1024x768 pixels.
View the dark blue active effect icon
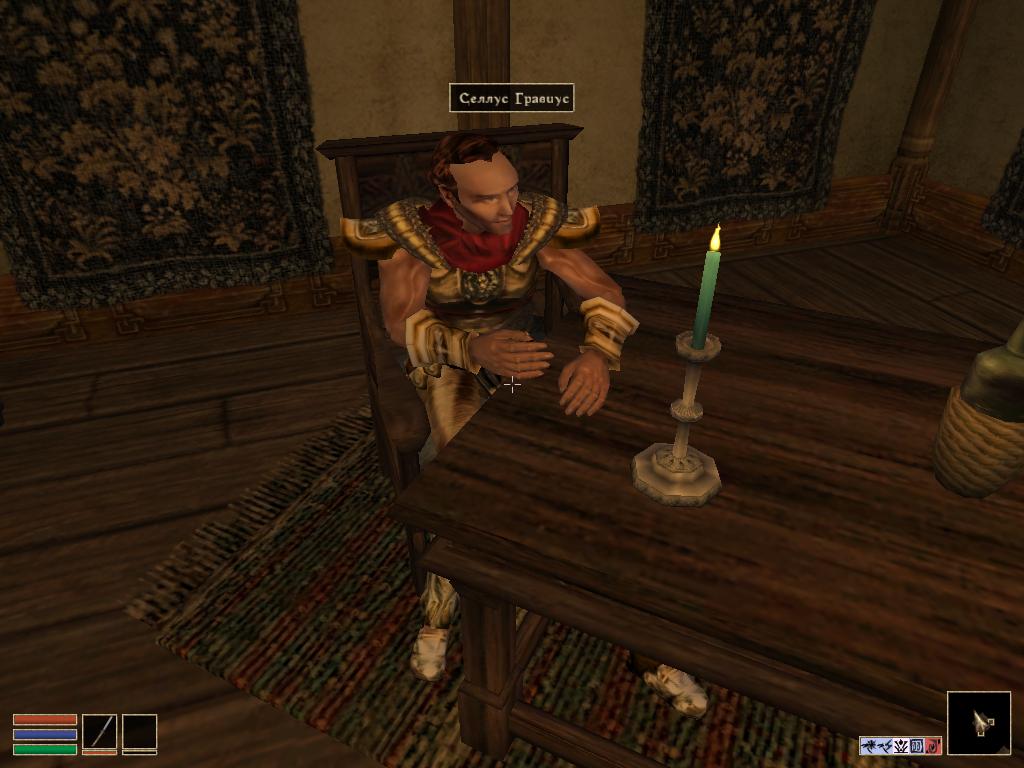tap(917, 746)
